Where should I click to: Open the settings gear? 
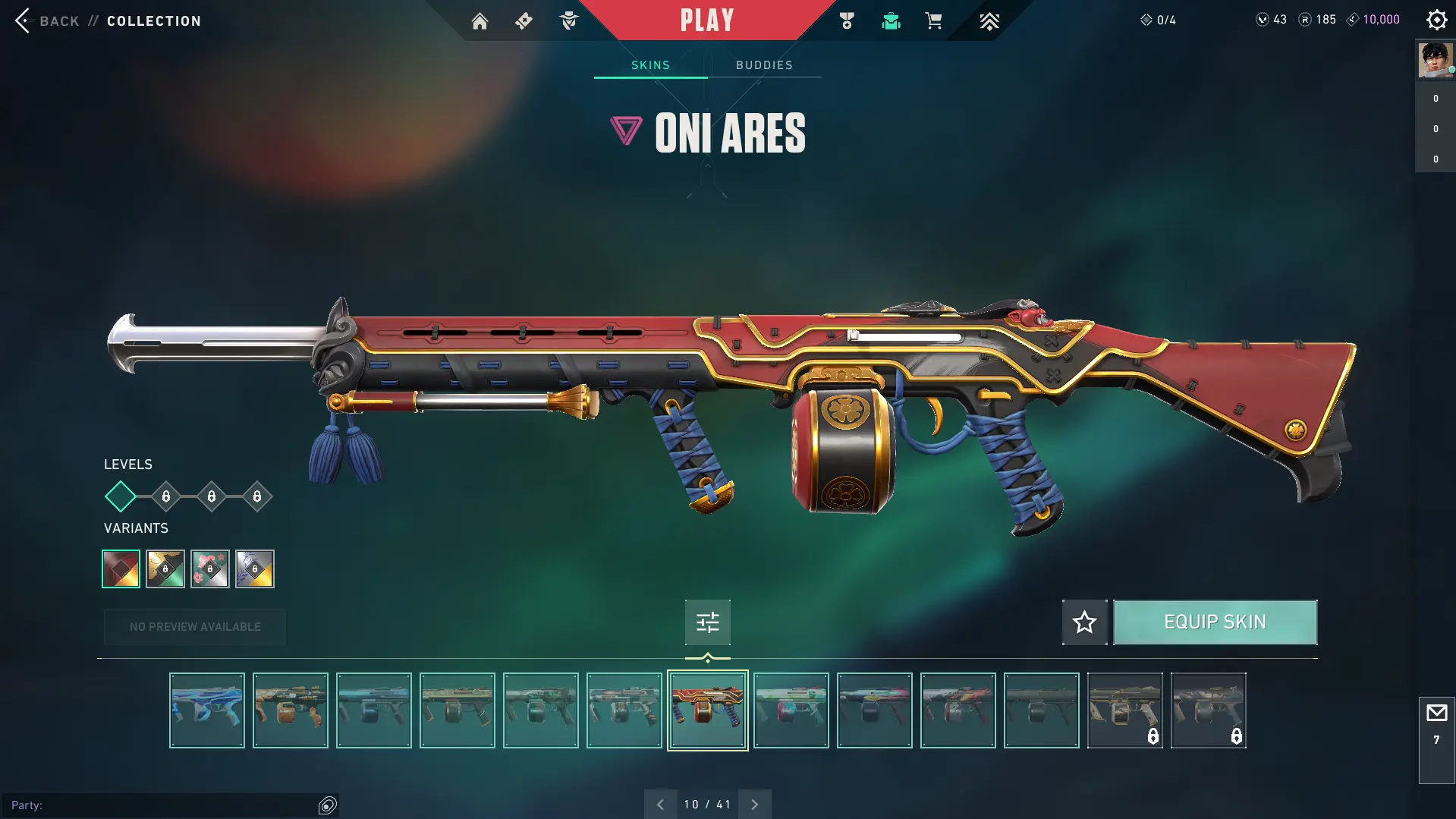[x=1436, y=20]
